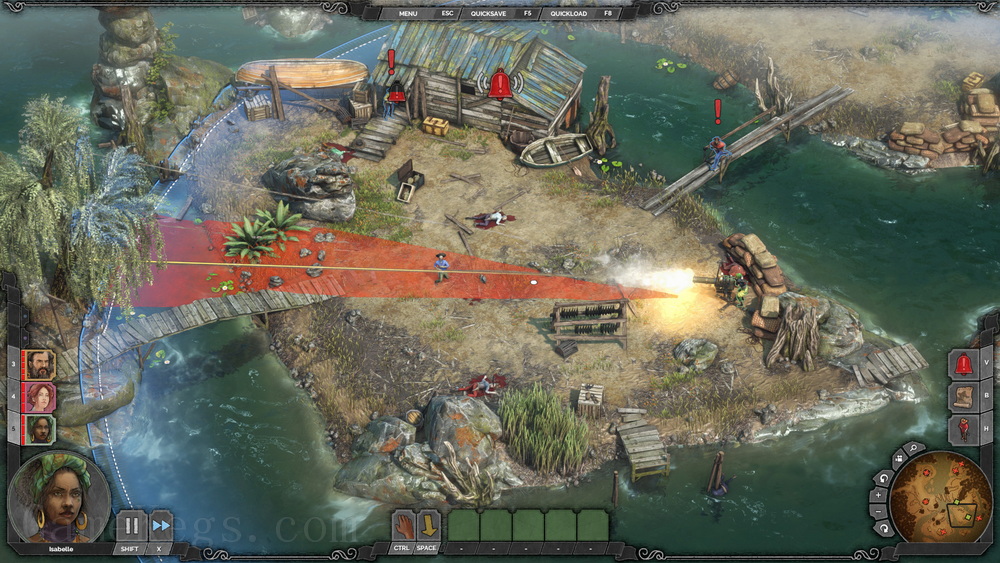Image resolution: width=1000 pixels, height=563 pixels.
Task: Open the game Menu
Action: click(x=408, y=14)
